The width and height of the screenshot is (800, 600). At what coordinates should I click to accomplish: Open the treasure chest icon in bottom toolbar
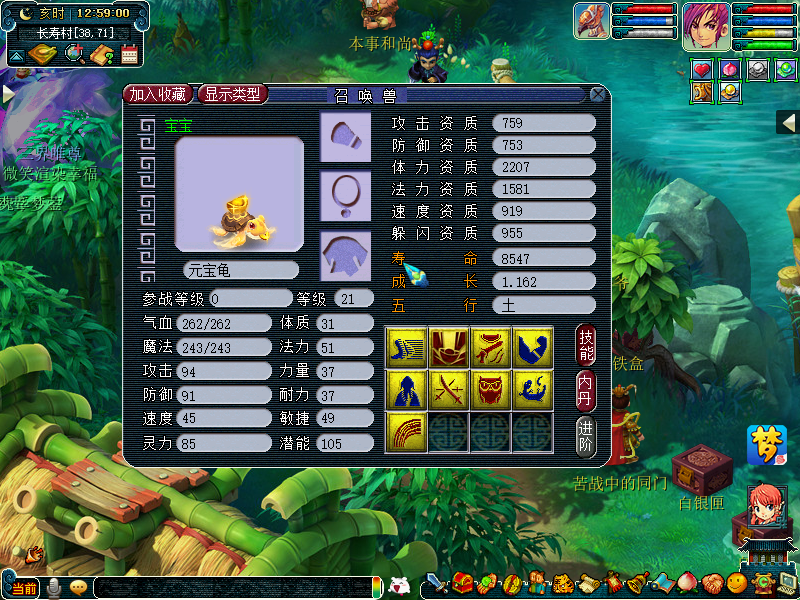462,583
